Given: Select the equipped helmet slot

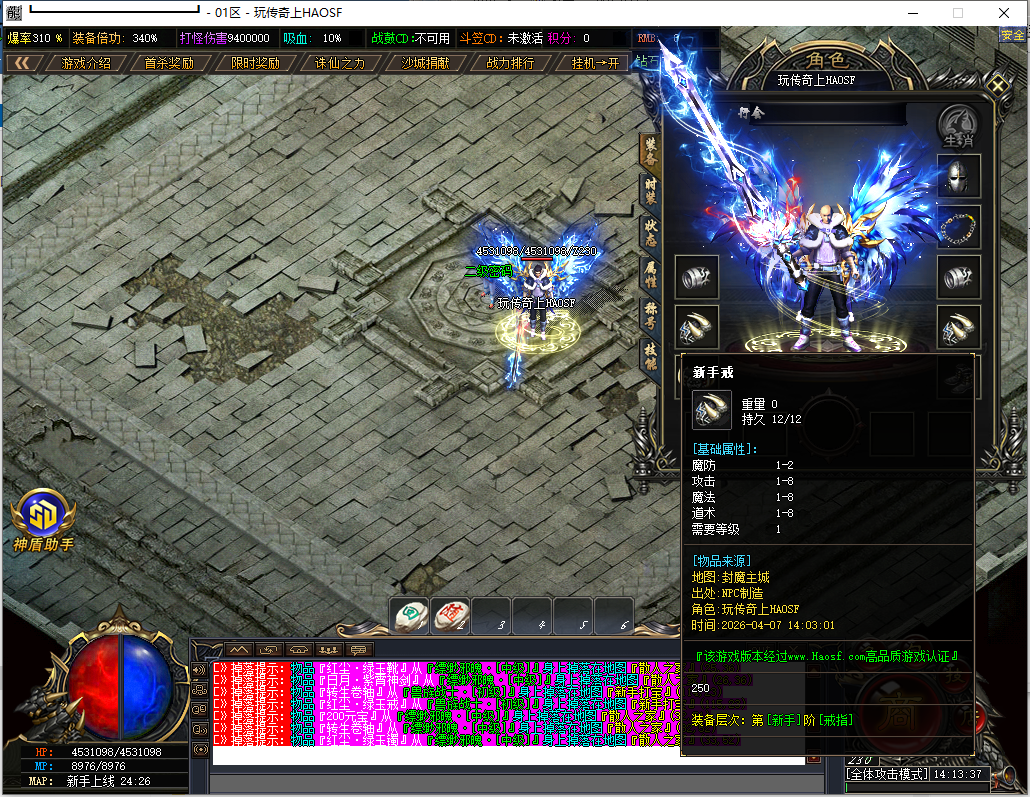Looking at the screenshot, I should (x=958, y=176).
